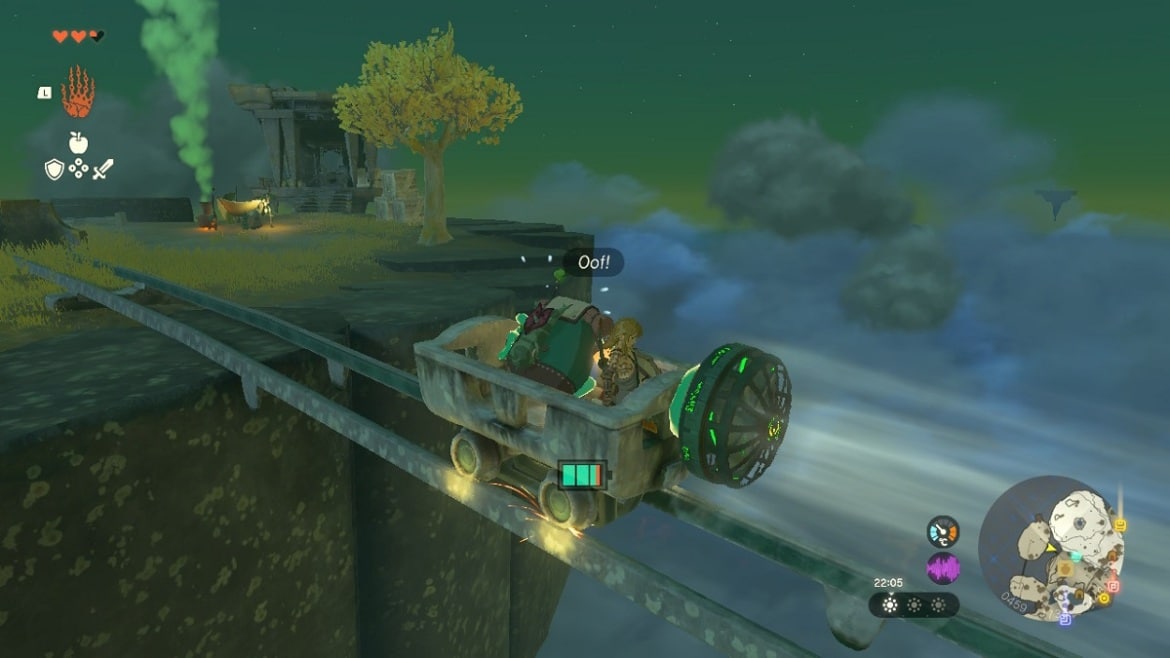Show the weather forecast strip
The height and width of the screenshot is (658, 1170).
click(x=913, y=604)
